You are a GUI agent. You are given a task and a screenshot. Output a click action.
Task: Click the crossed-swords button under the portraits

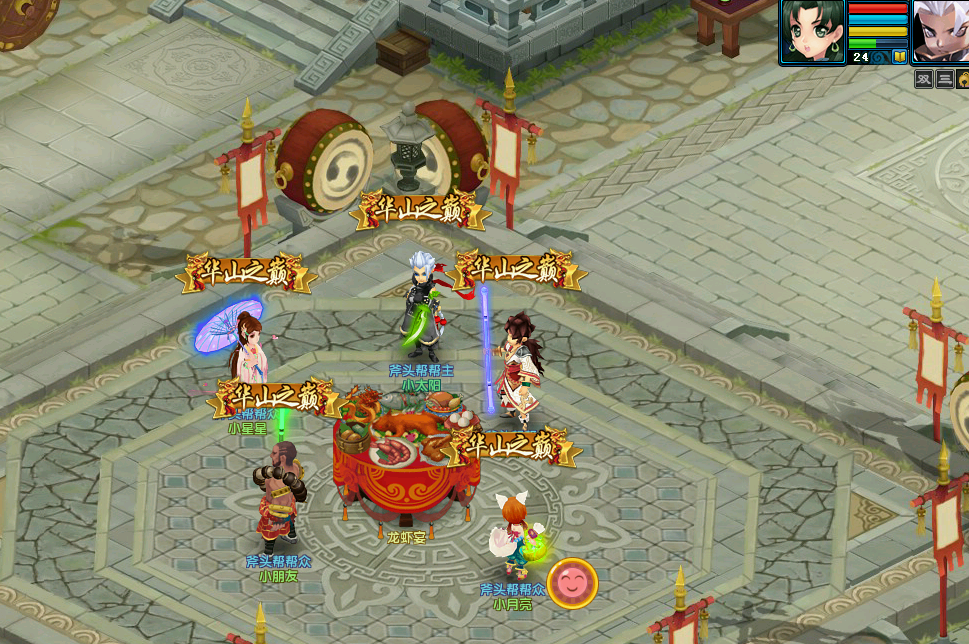[x=924, y=79]
